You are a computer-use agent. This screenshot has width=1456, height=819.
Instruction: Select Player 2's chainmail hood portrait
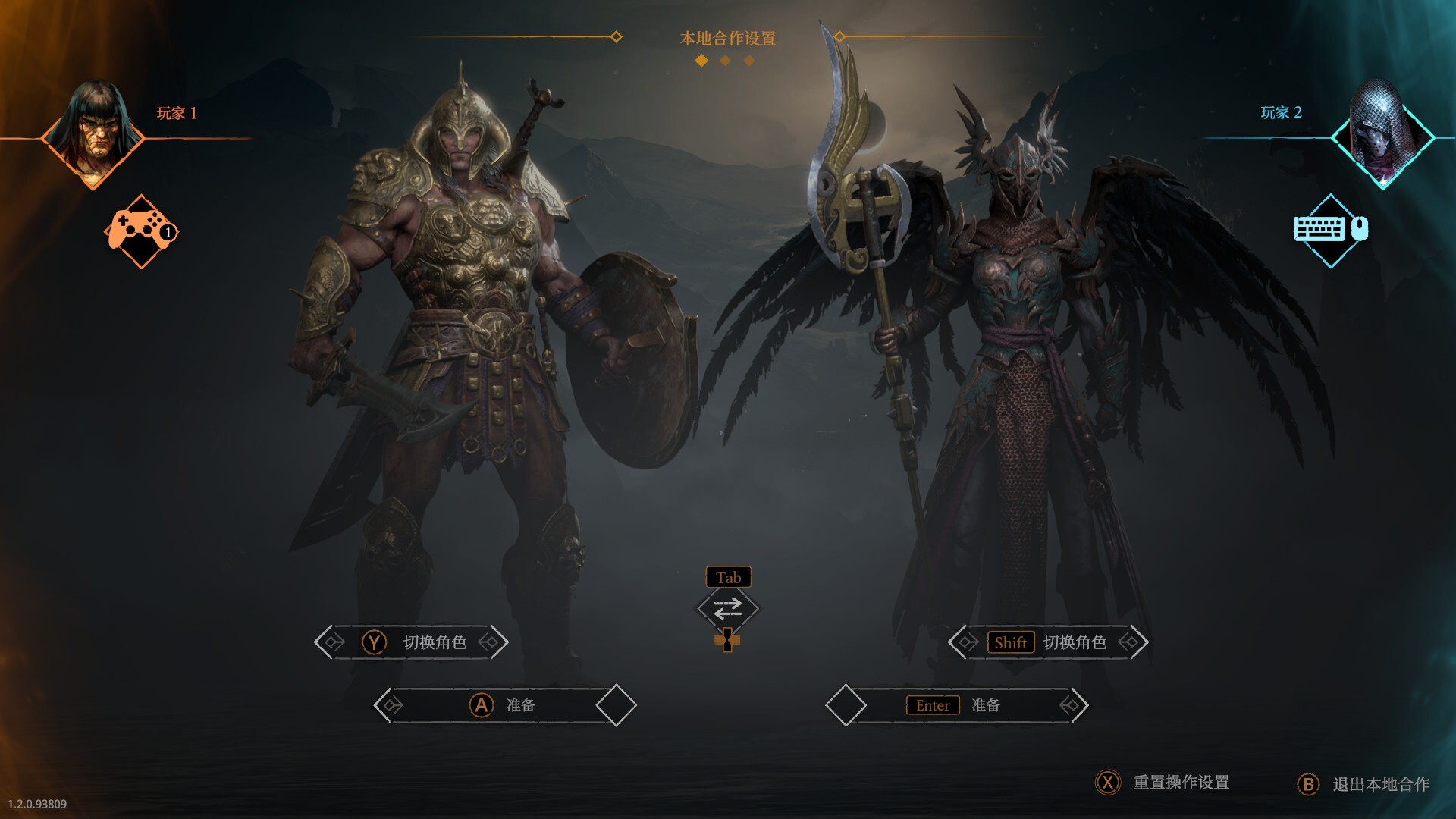coord(1382,135)
